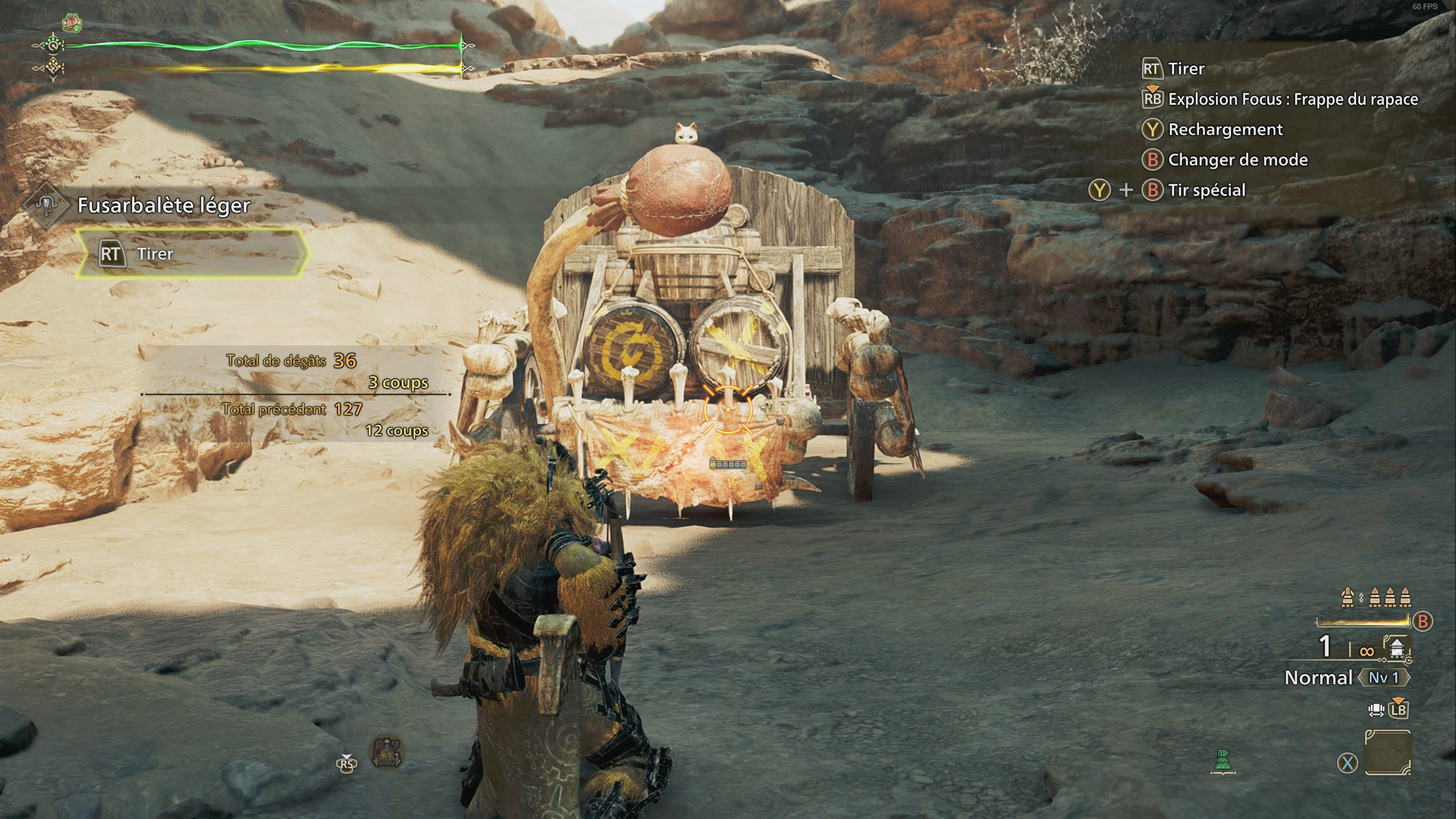1456x819 pixels.
Task: Select the training cart target icon
Action: tap(387, 752)
